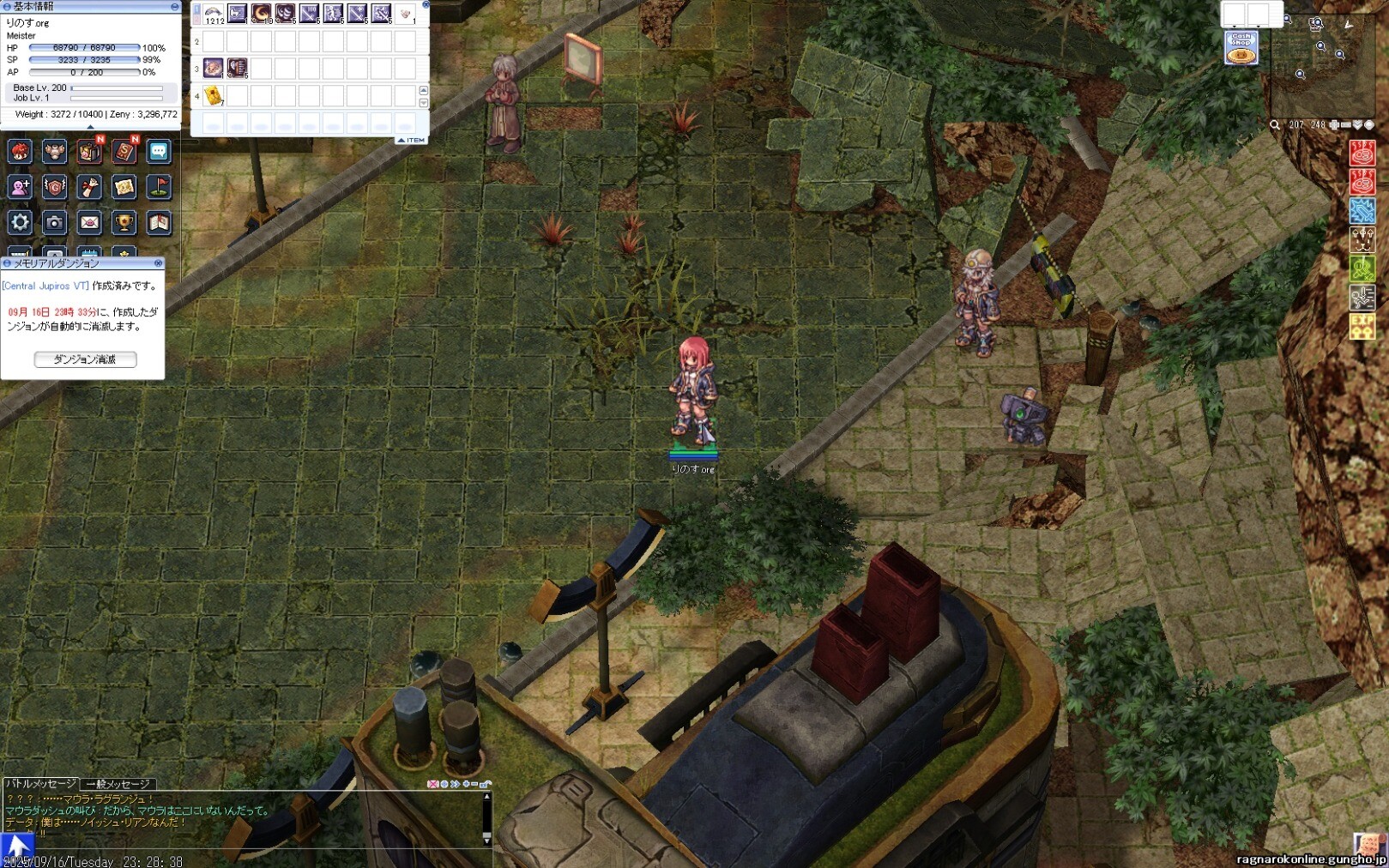Open the world map parchment icon
1389x868 pixels.
point(124,187)
